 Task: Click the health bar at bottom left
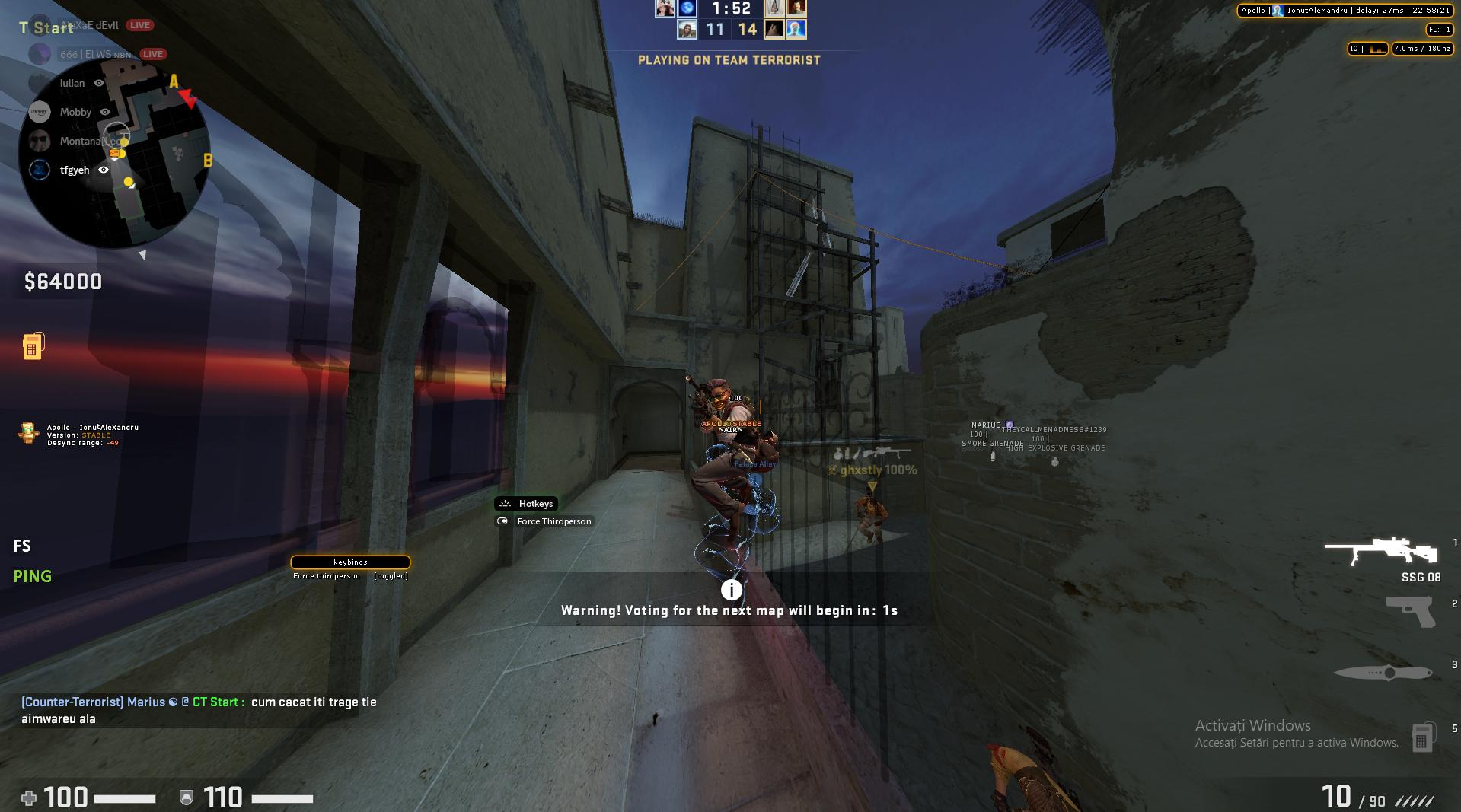(126, 798)
